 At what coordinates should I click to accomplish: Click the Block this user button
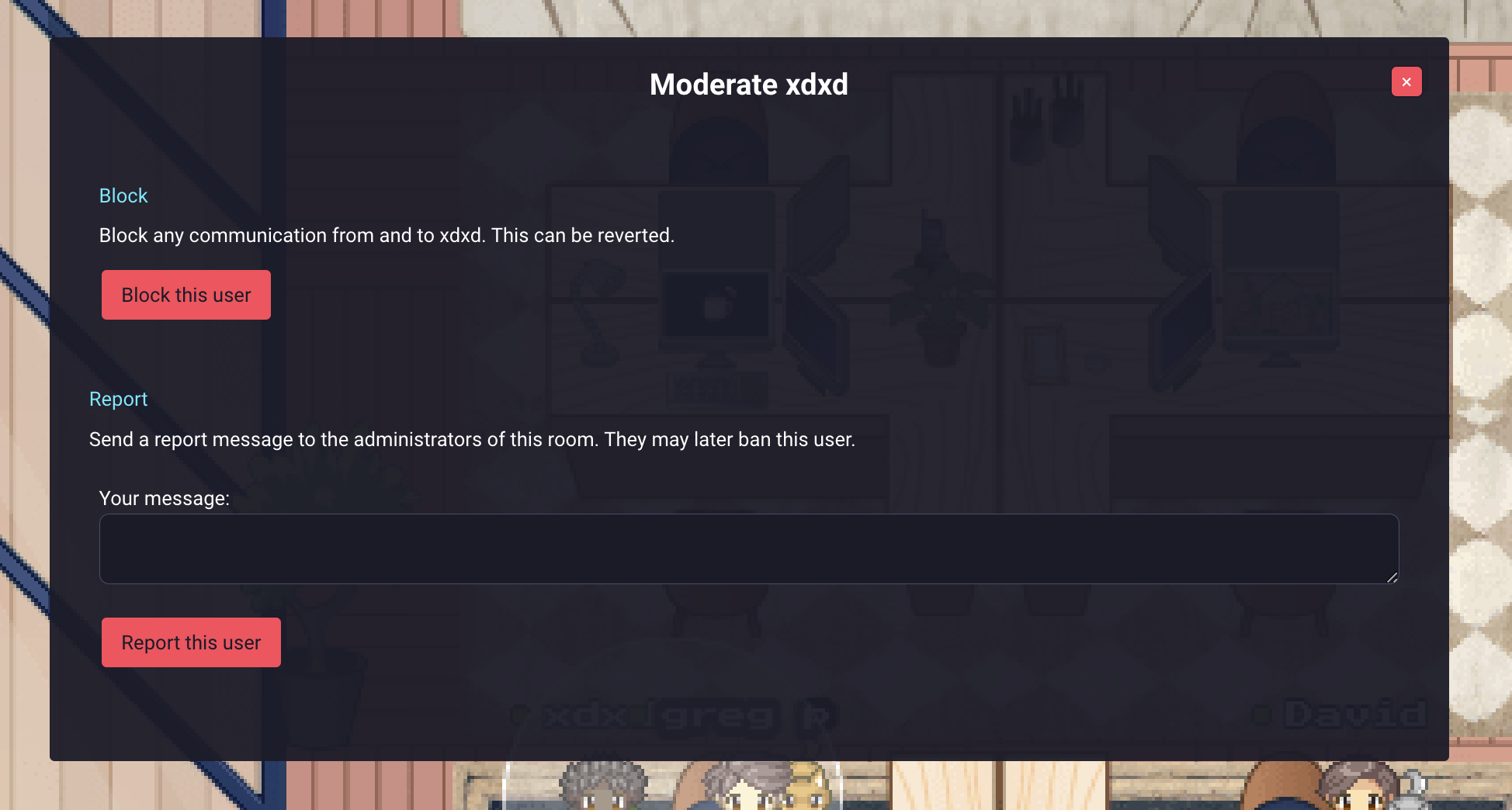pos(186,295)
